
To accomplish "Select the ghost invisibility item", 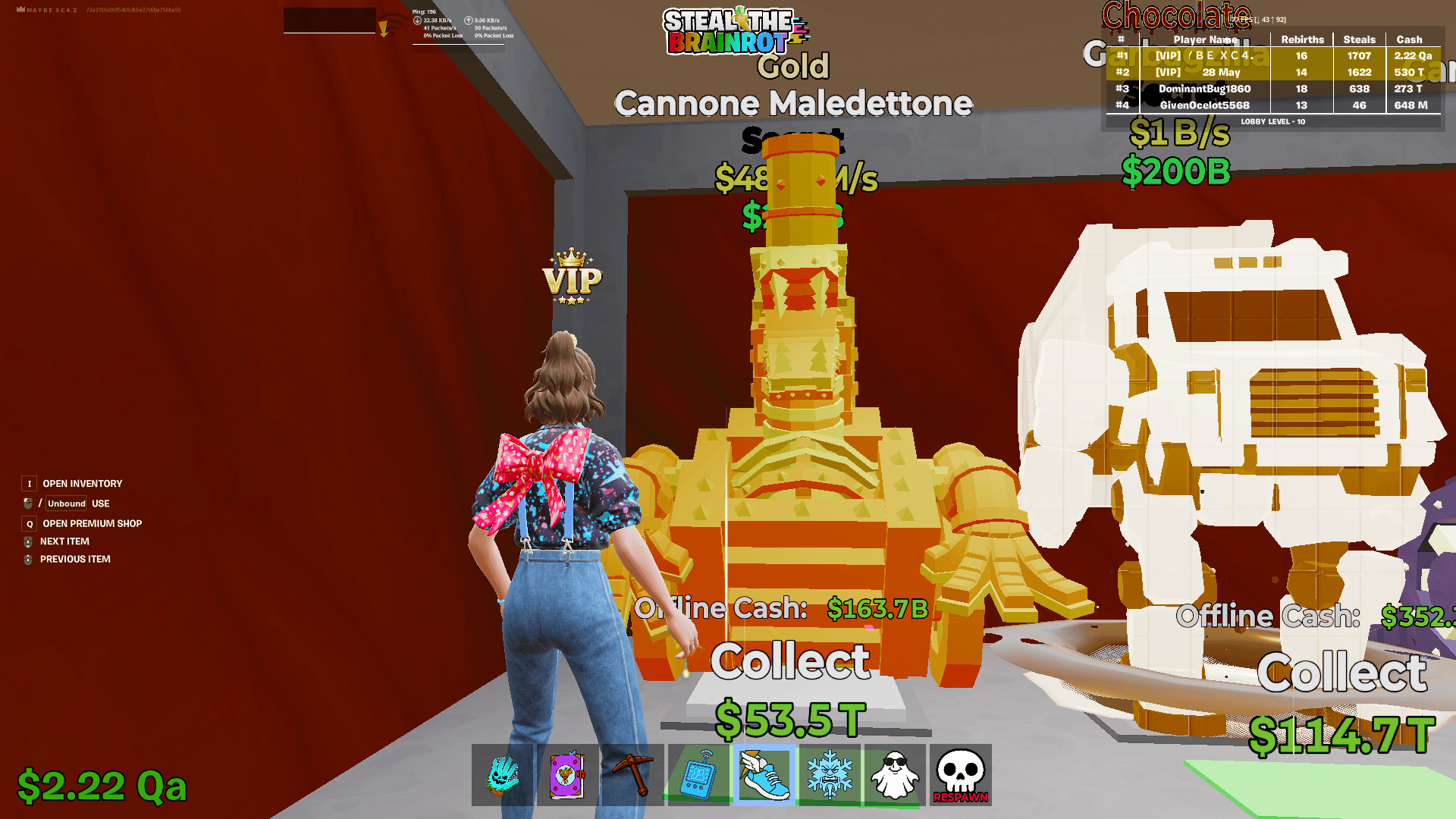I will coord(895,775).
